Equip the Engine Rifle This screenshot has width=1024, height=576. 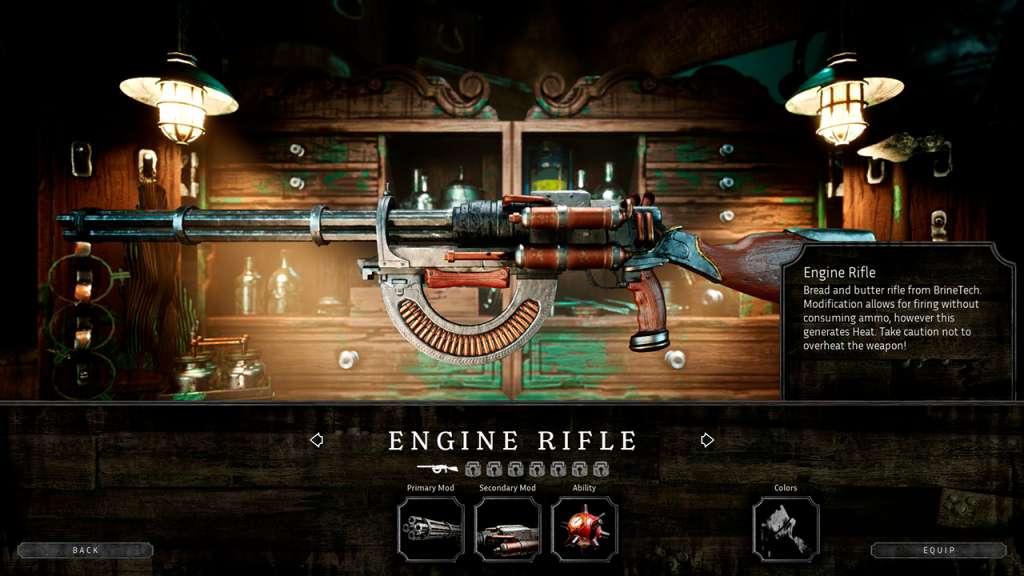coord(938,550)
